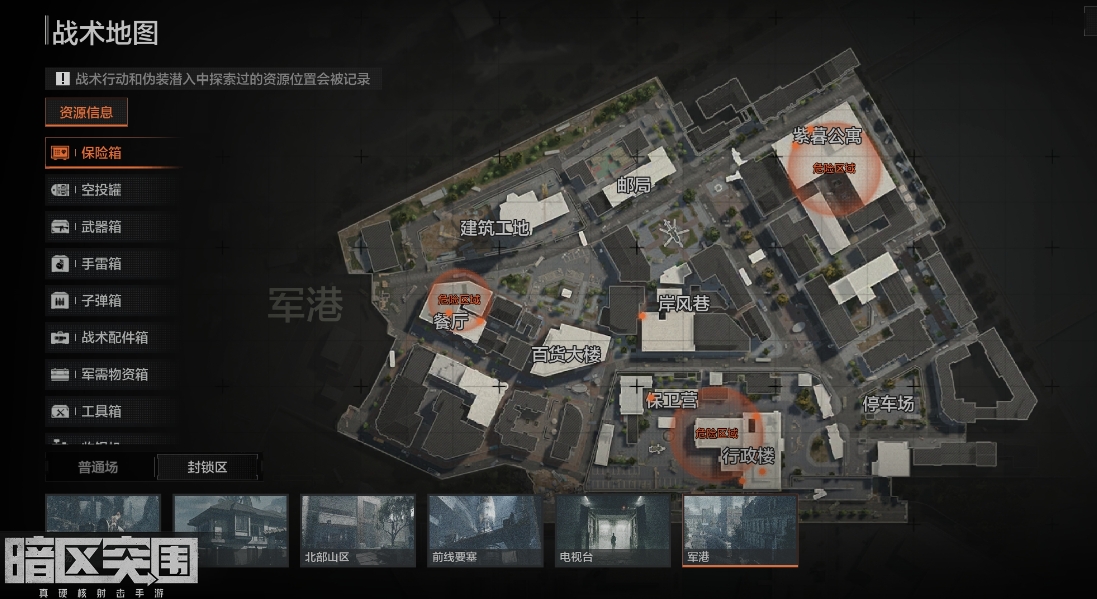Image resolution: width=1097 pixels, height=599 pixels.
Task: Switch to the 封锁区 mode tab
Action: coord(207,467)
